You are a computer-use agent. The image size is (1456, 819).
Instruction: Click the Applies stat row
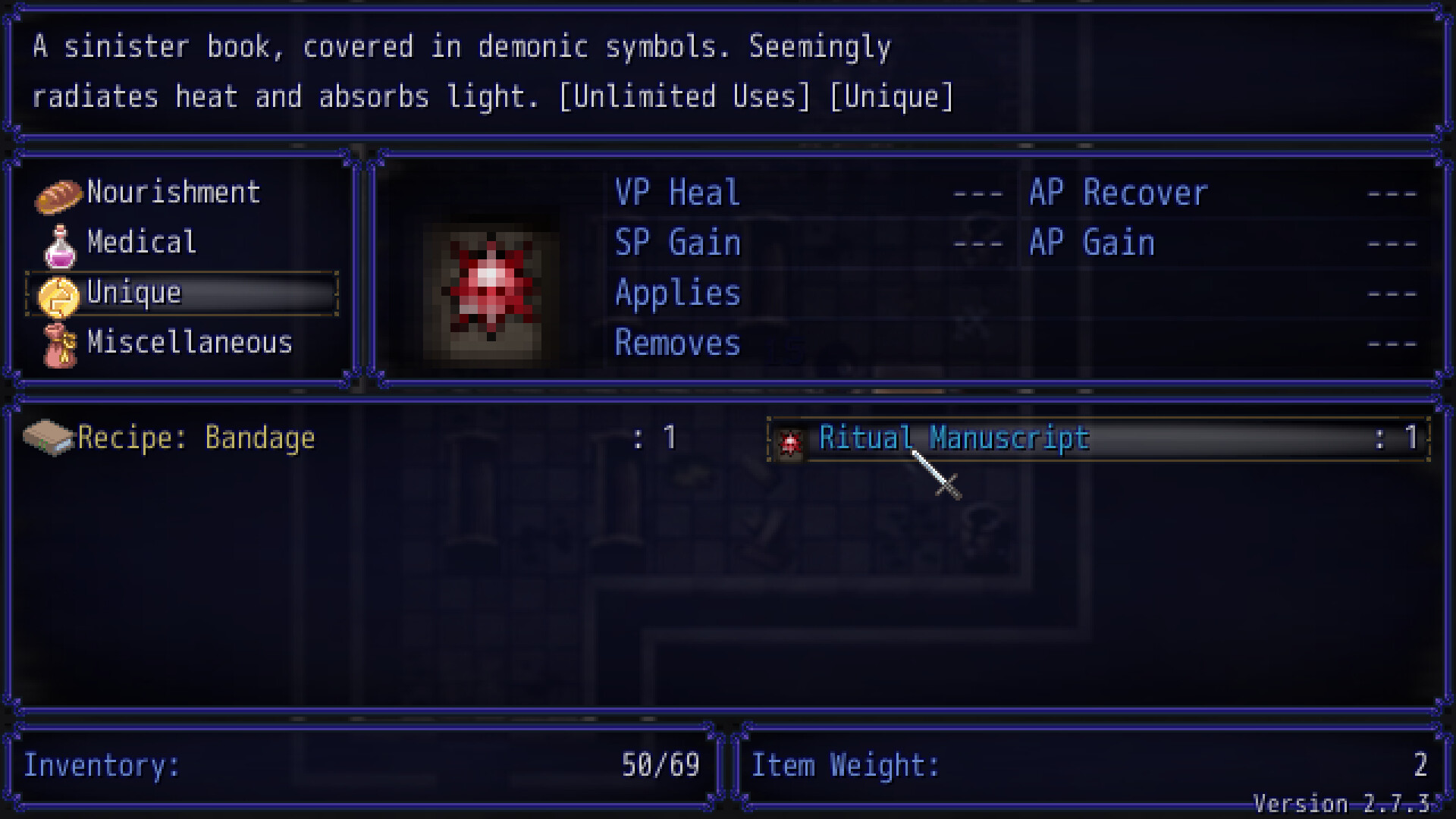coord(677,293)
